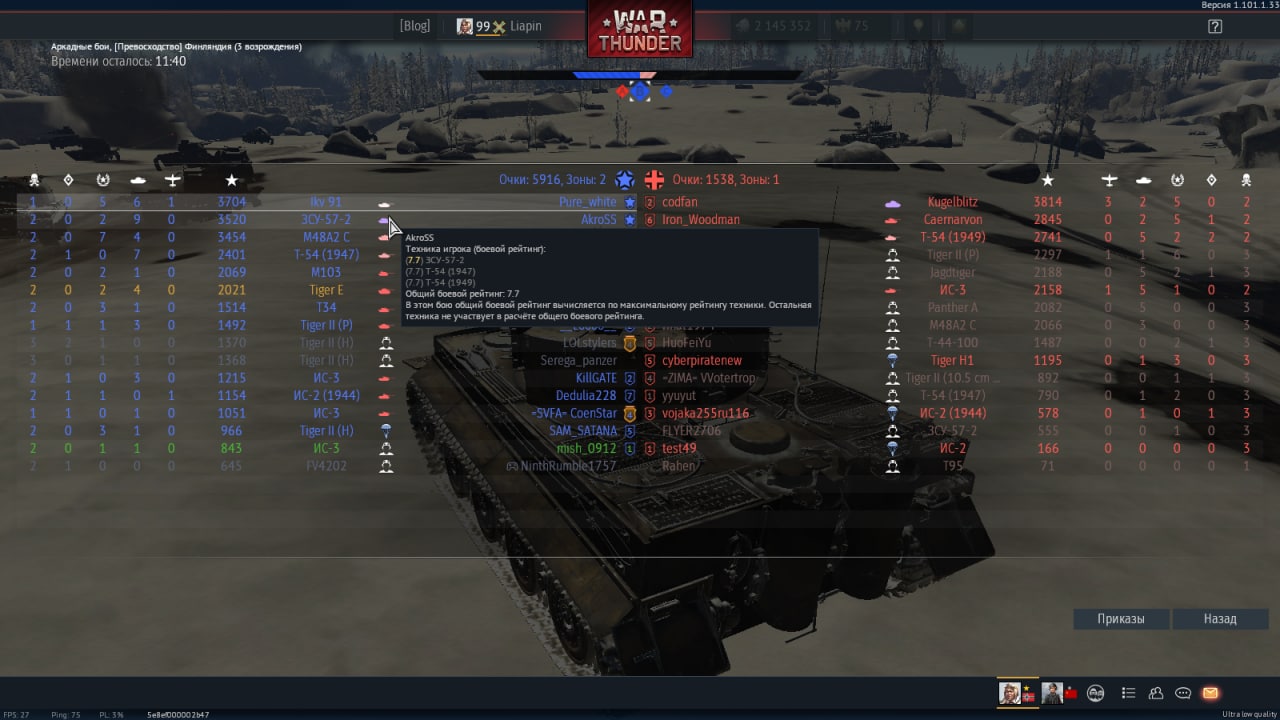Click the War Thunder logo
The image size is (1280, 720).
(640, 30)
